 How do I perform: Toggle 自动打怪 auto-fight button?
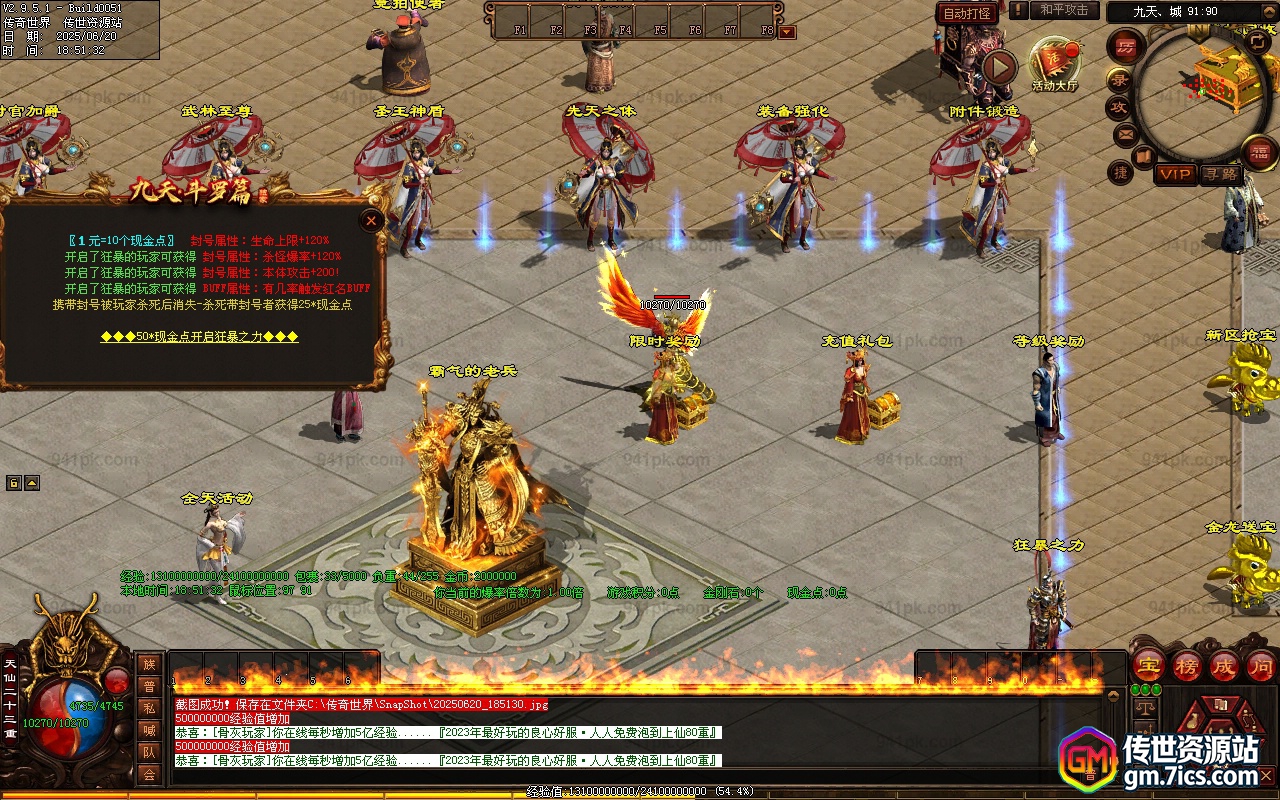967,13
